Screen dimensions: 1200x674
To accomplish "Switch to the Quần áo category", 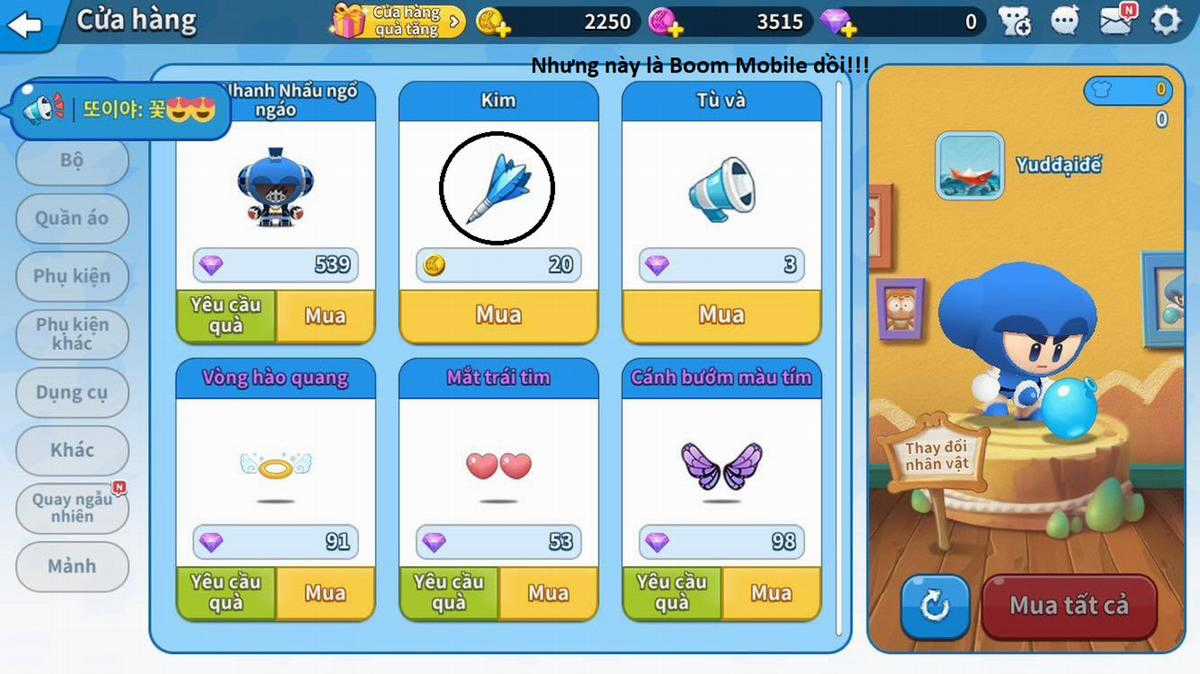I will pos(72,218).
